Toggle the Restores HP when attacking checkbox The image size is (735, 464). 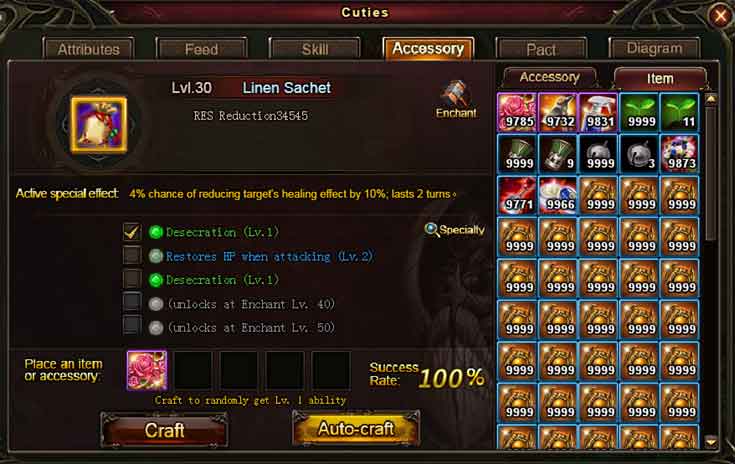point(131,256)
